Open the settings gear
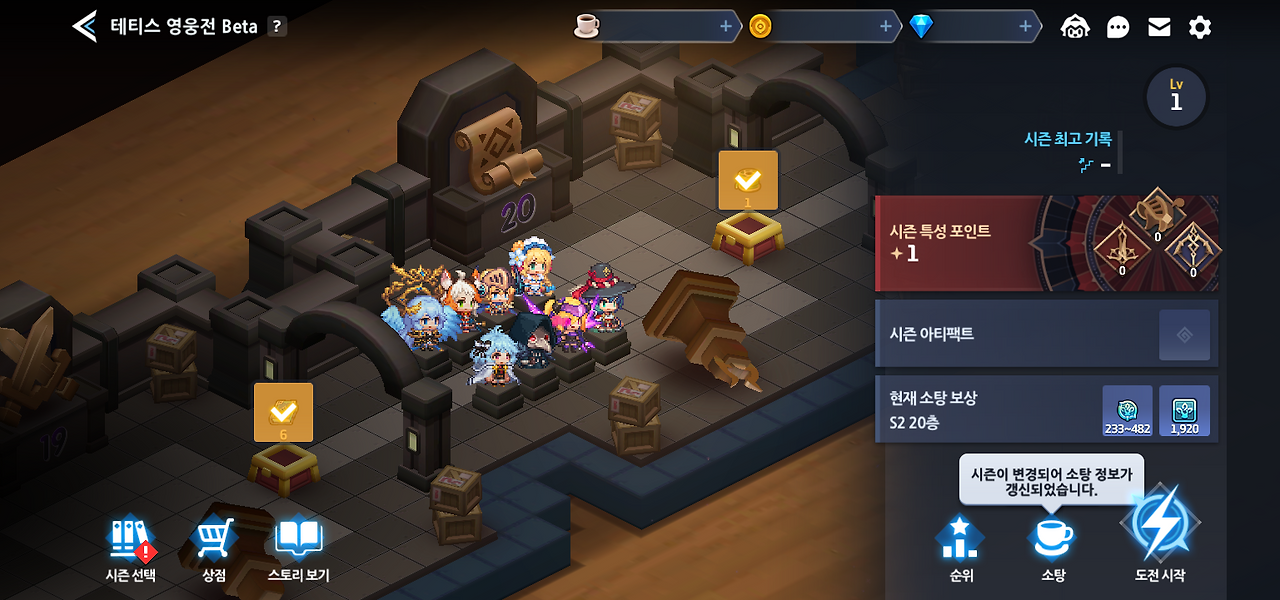The image size is (1280, 600). point(1200,27)
